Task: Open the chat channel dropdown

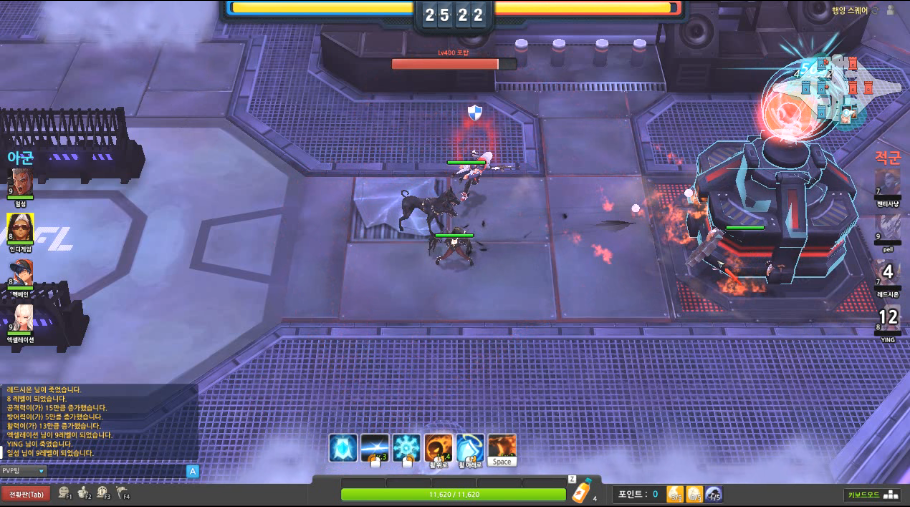Action: [x=23, y=470]
